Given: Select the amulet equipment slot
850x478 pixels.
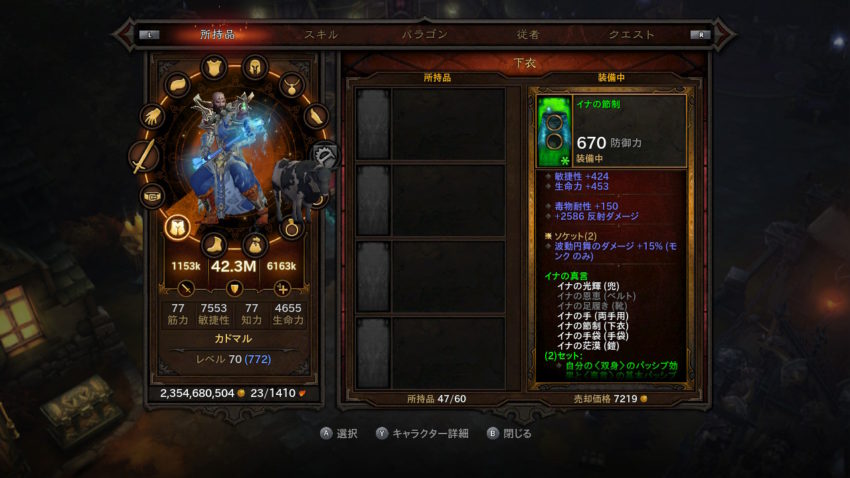Looking at the screenshot, I should (291, 85).
